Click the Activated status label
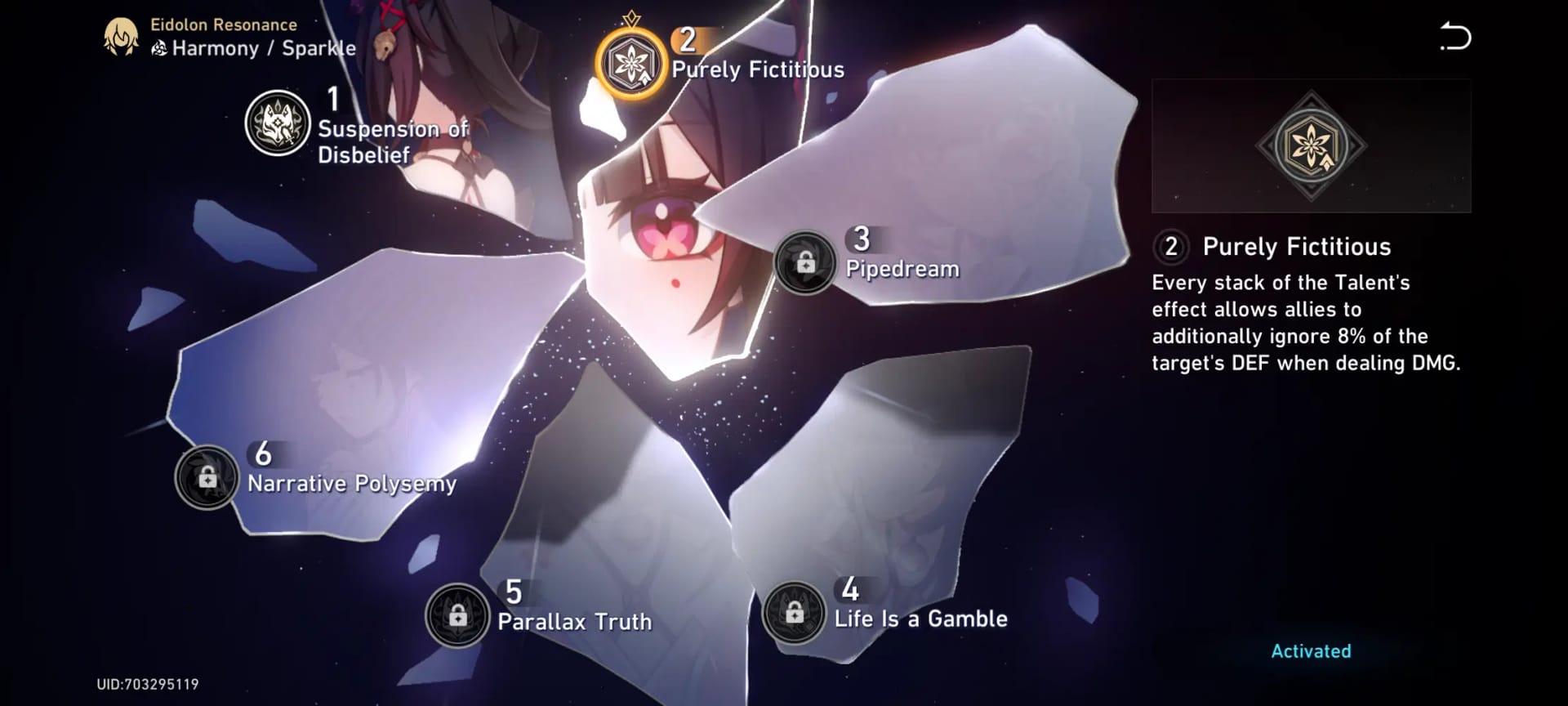1568x706 pixels. point(1310,651)
